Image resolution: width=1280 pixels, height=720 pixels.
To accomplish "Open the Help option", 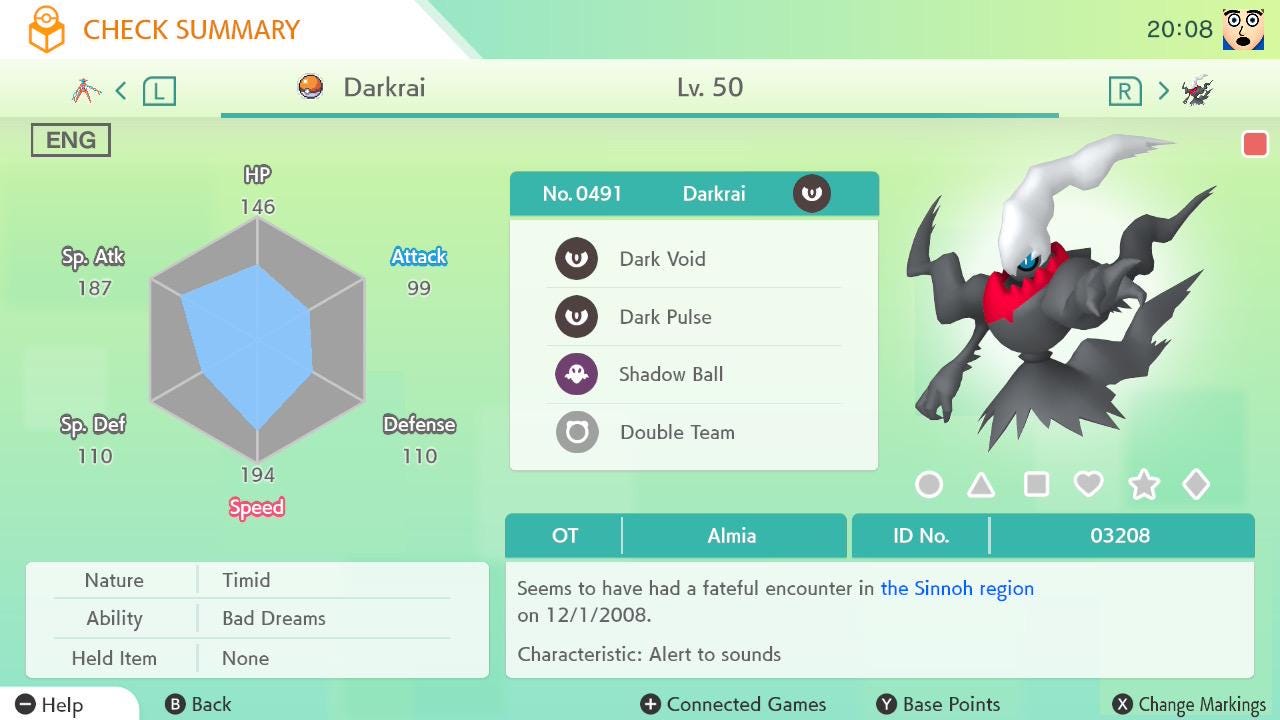I will click(50, 705).
